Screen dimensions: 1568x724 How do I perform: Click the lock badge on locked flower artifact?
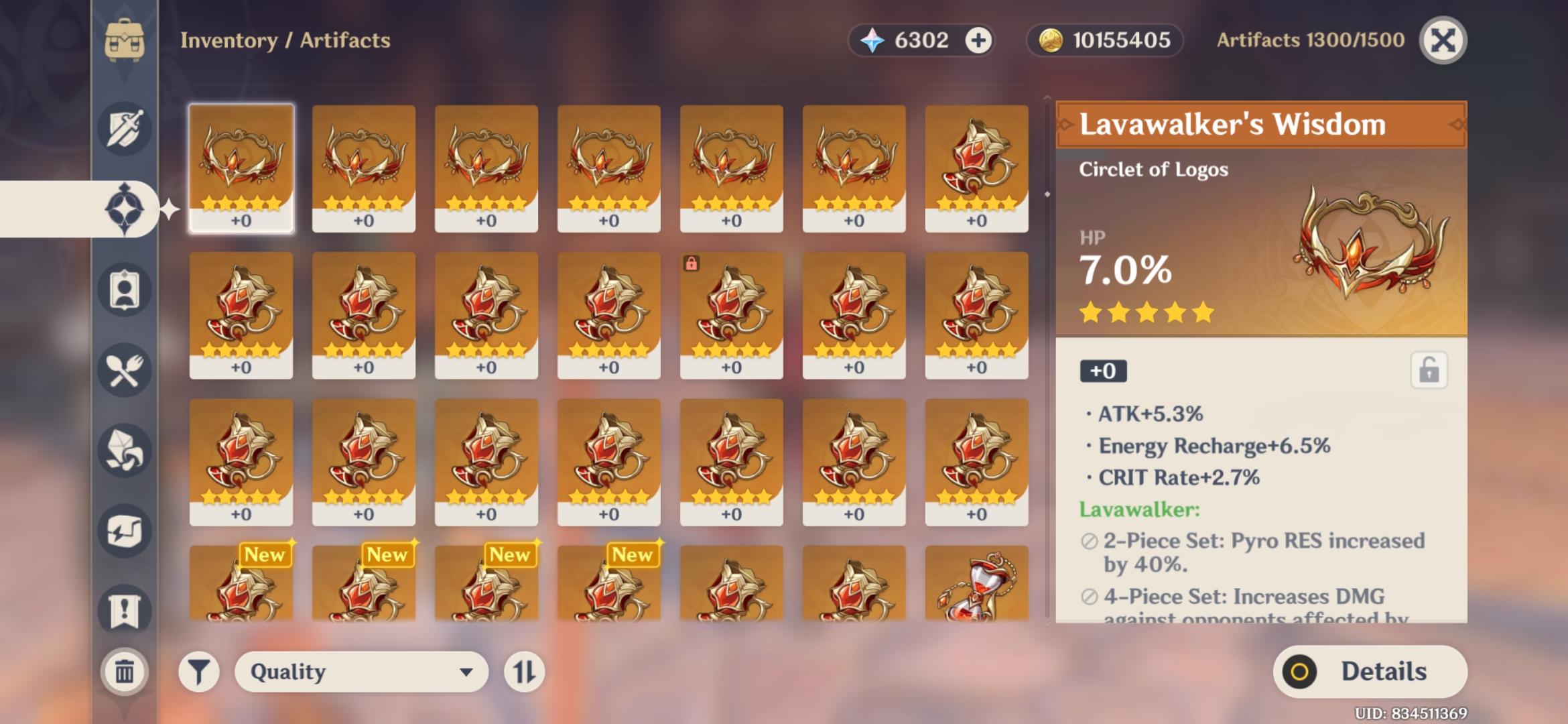click(x=692, y=265)
